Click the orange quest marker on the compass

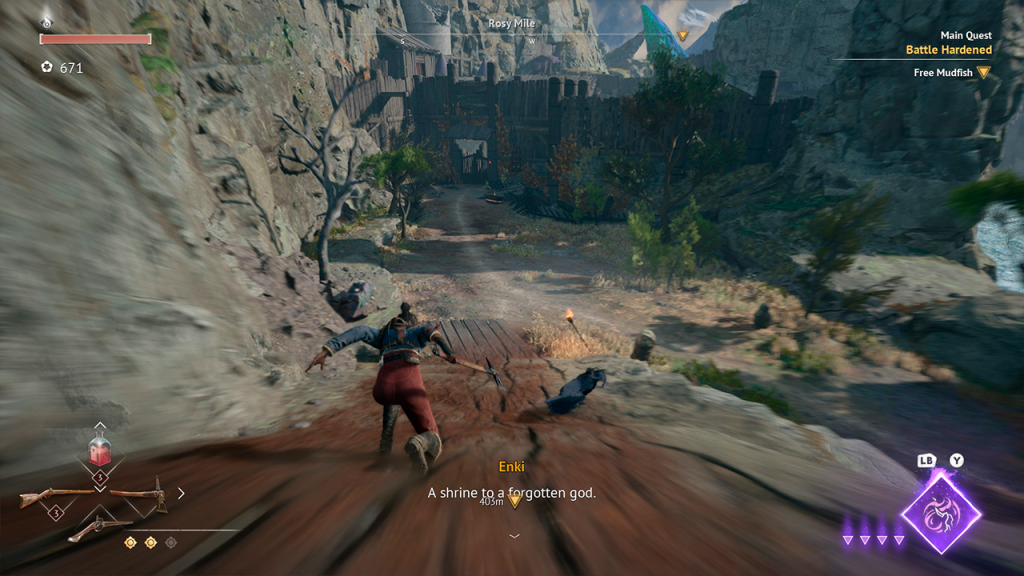click(683, 36)
